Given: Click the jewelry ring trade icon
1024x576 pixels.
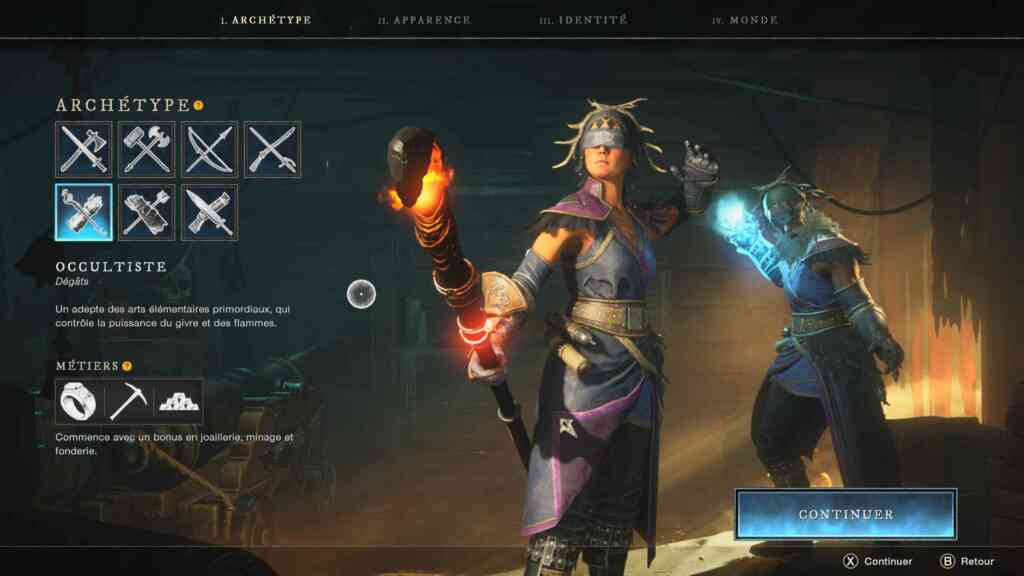Looking at the screenshot, I should [79, 401].
